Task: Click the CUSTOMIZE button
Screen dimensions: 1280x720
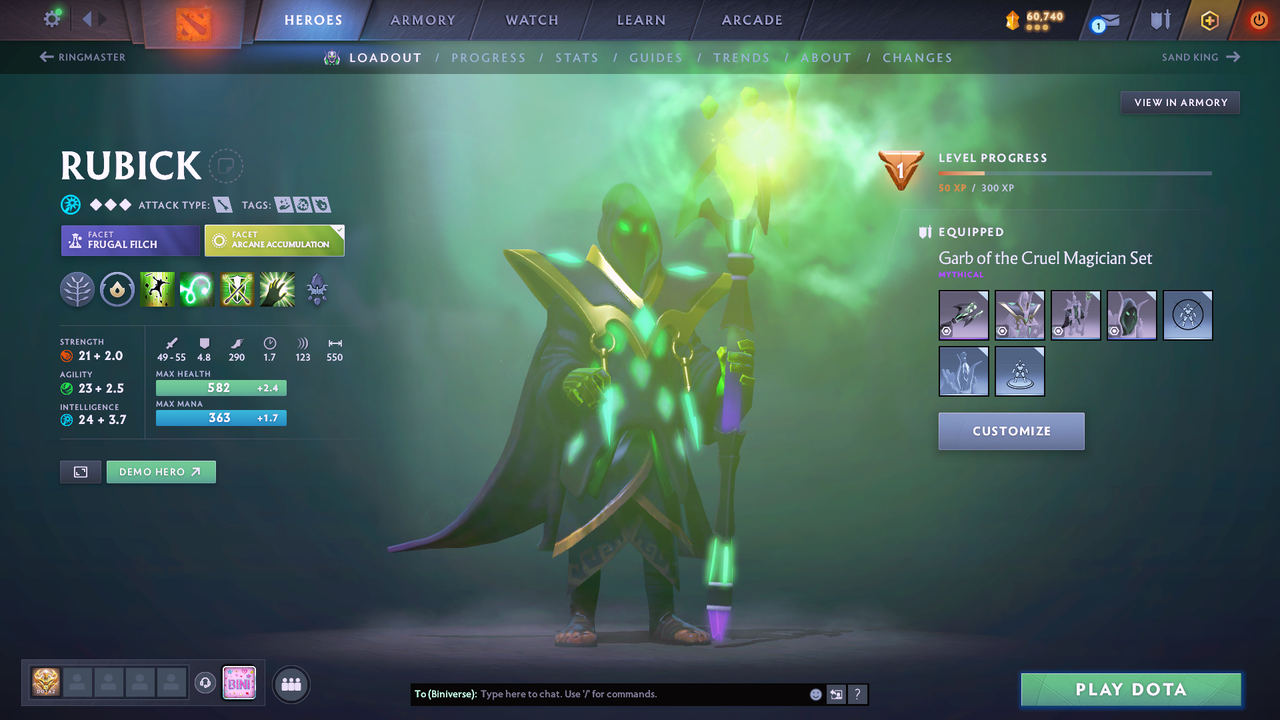Action: (1011, 431)
